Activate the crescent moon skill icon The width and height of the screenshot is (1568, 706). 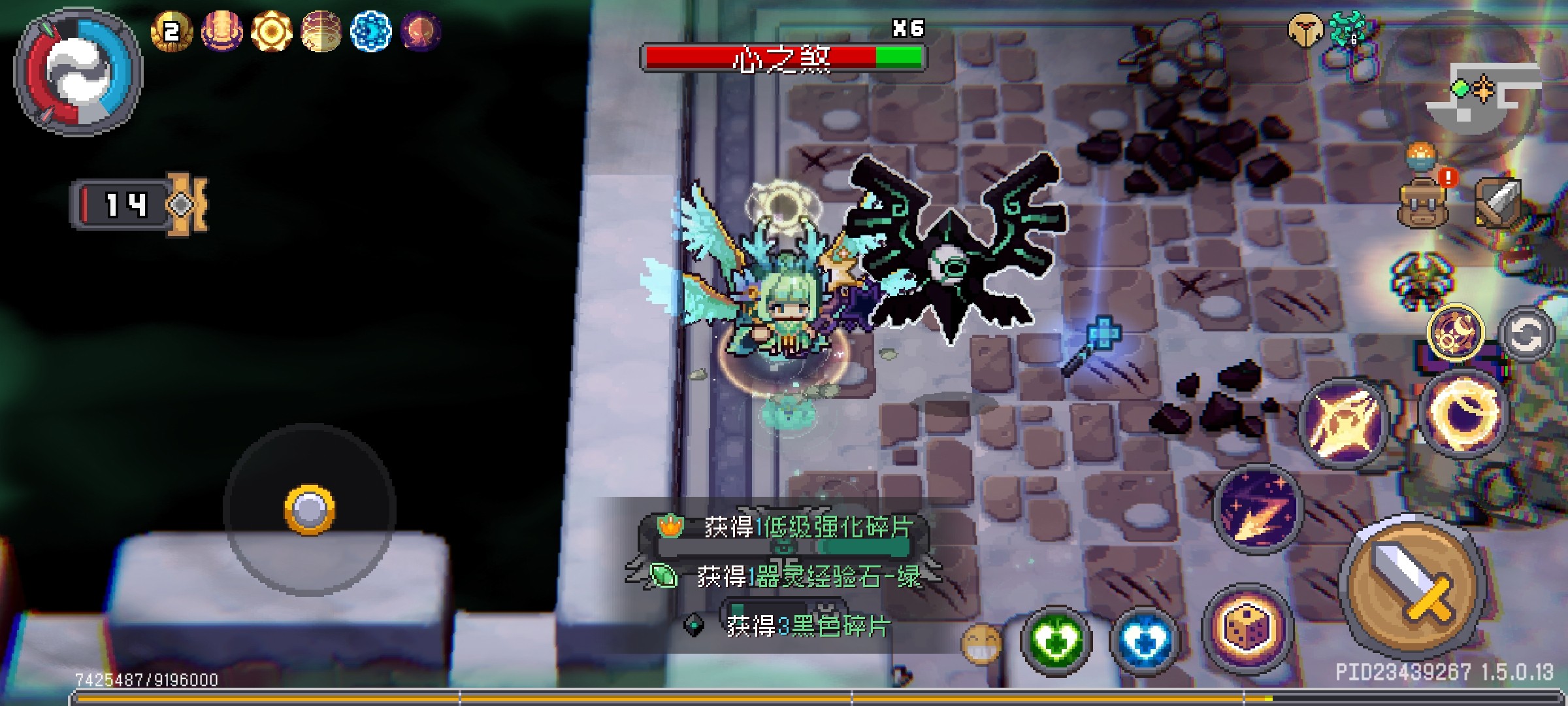[1456, 332]
